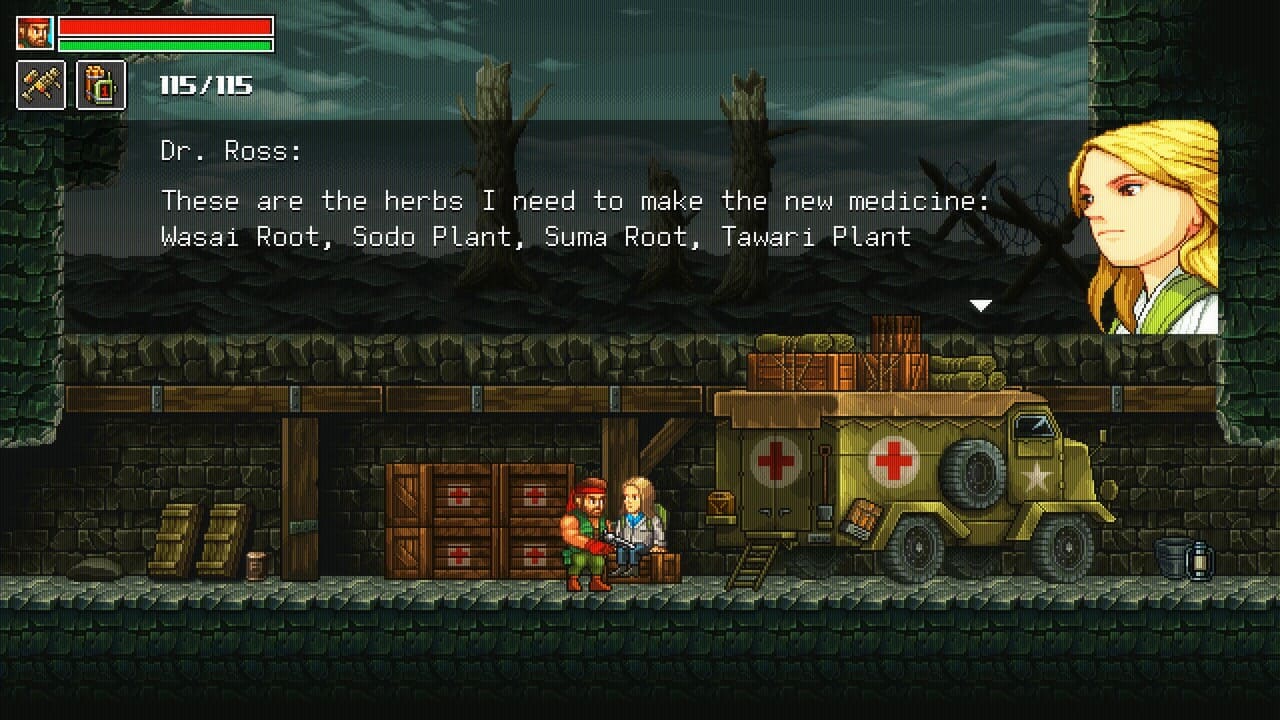
Task: Select the machine gun weapon slot
Action: (x=41, y=85)
